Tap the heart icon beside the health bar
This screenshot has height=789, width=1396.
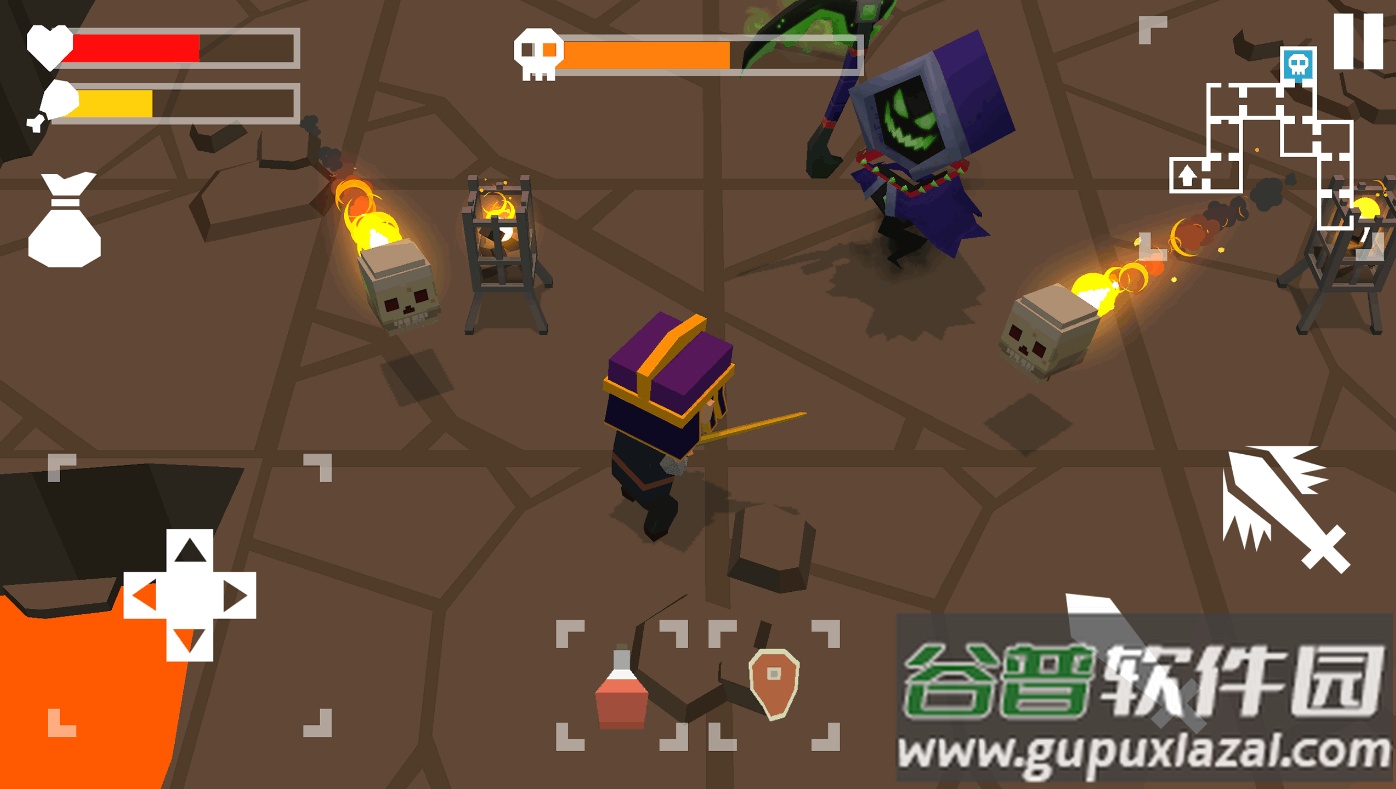pyautogui.click(x=47, y=45)
